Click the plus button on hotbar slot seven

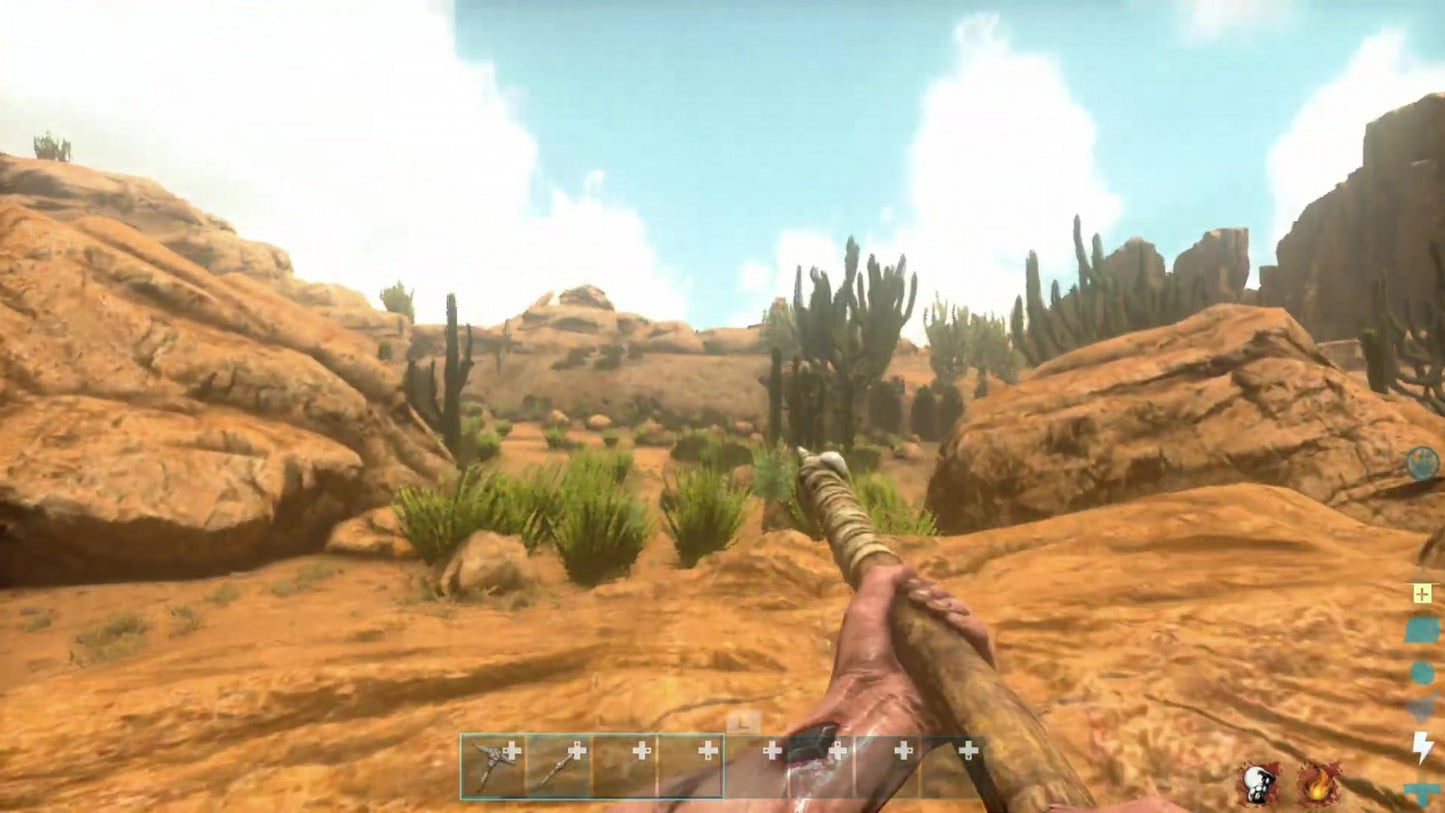click(905, 750)
